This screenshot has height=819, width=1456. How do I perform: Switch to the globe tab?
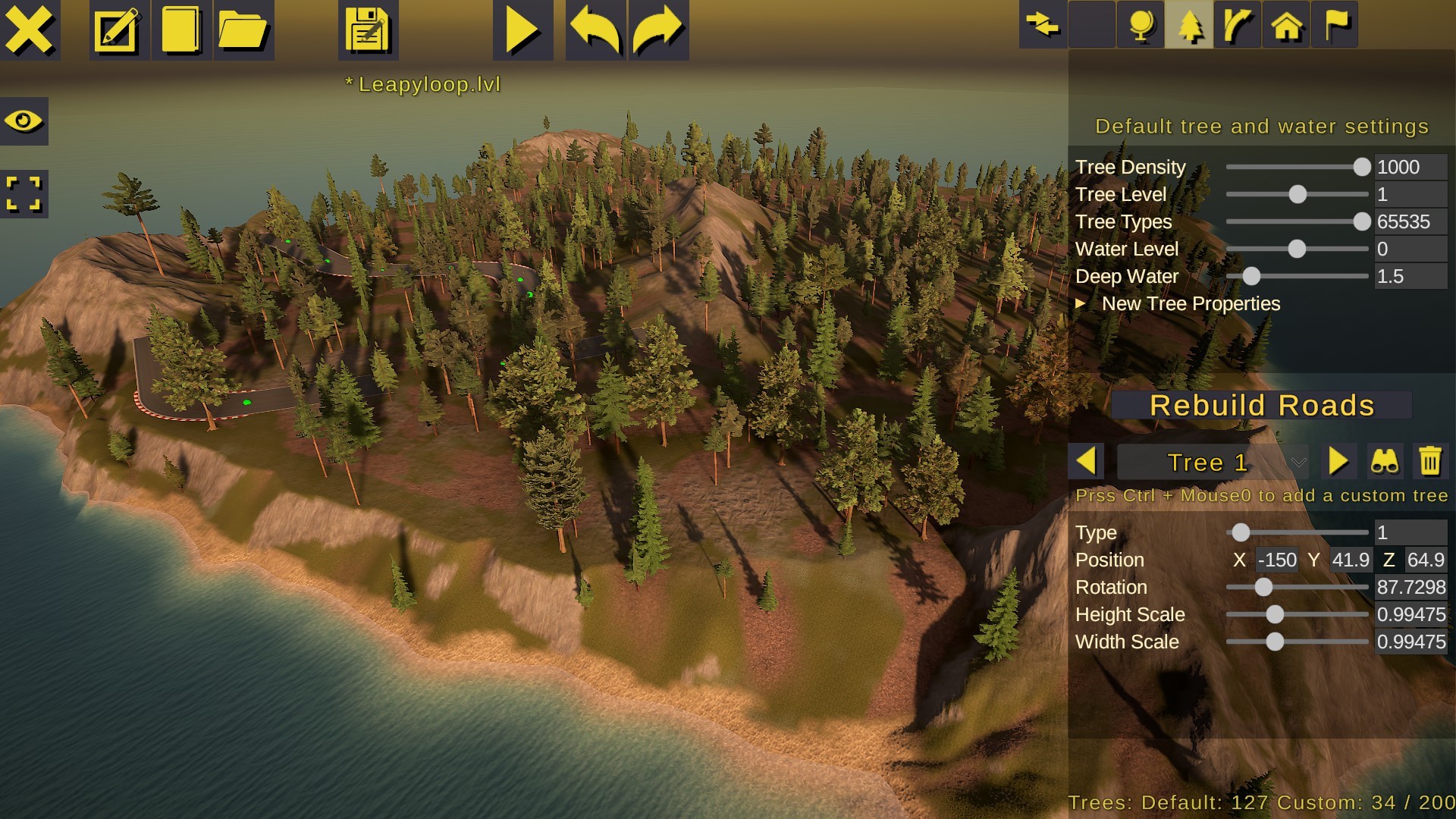1141,25
